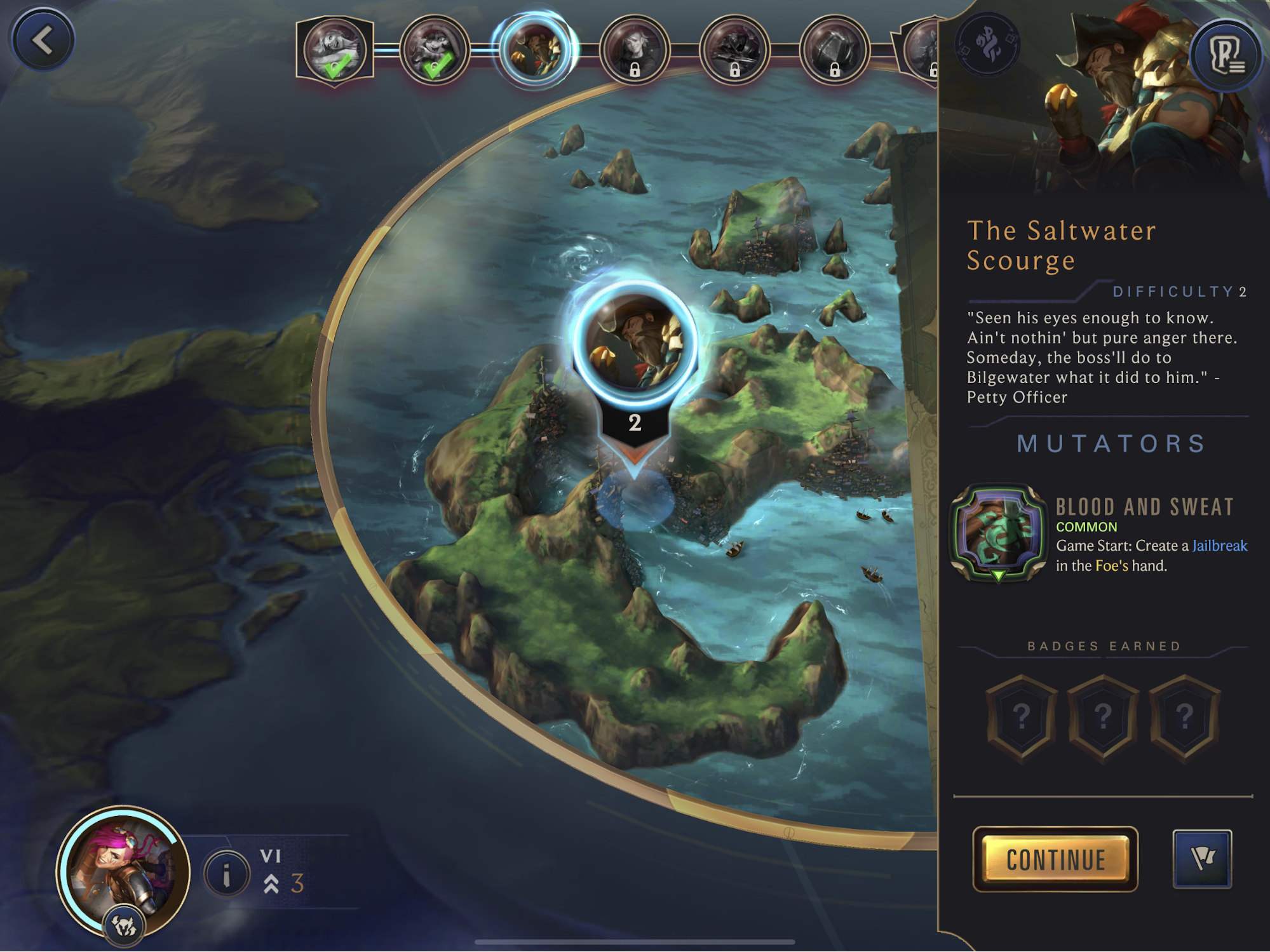
Task: Start the encounter with Continue
Action: pos(1055,859)
